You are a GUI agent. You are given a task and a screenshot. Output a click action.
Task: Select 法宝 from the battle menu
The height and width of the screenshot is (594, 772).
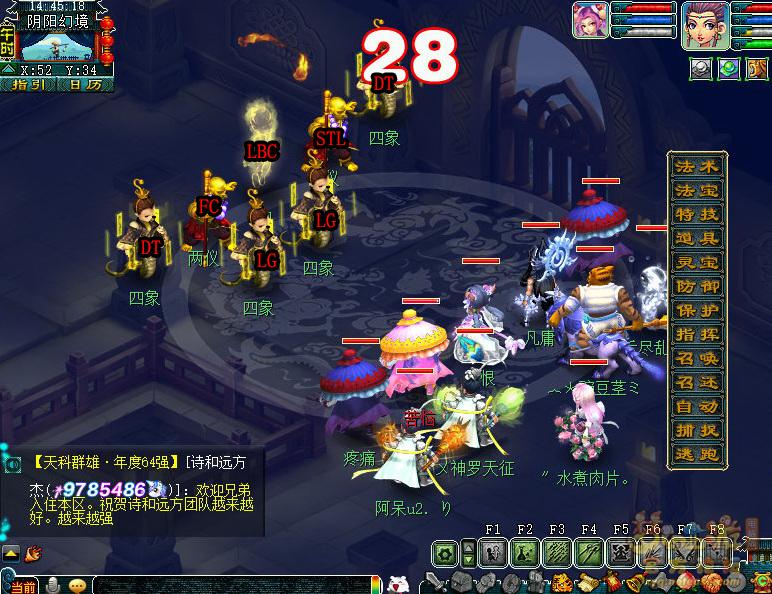click(x=697, y=190)
